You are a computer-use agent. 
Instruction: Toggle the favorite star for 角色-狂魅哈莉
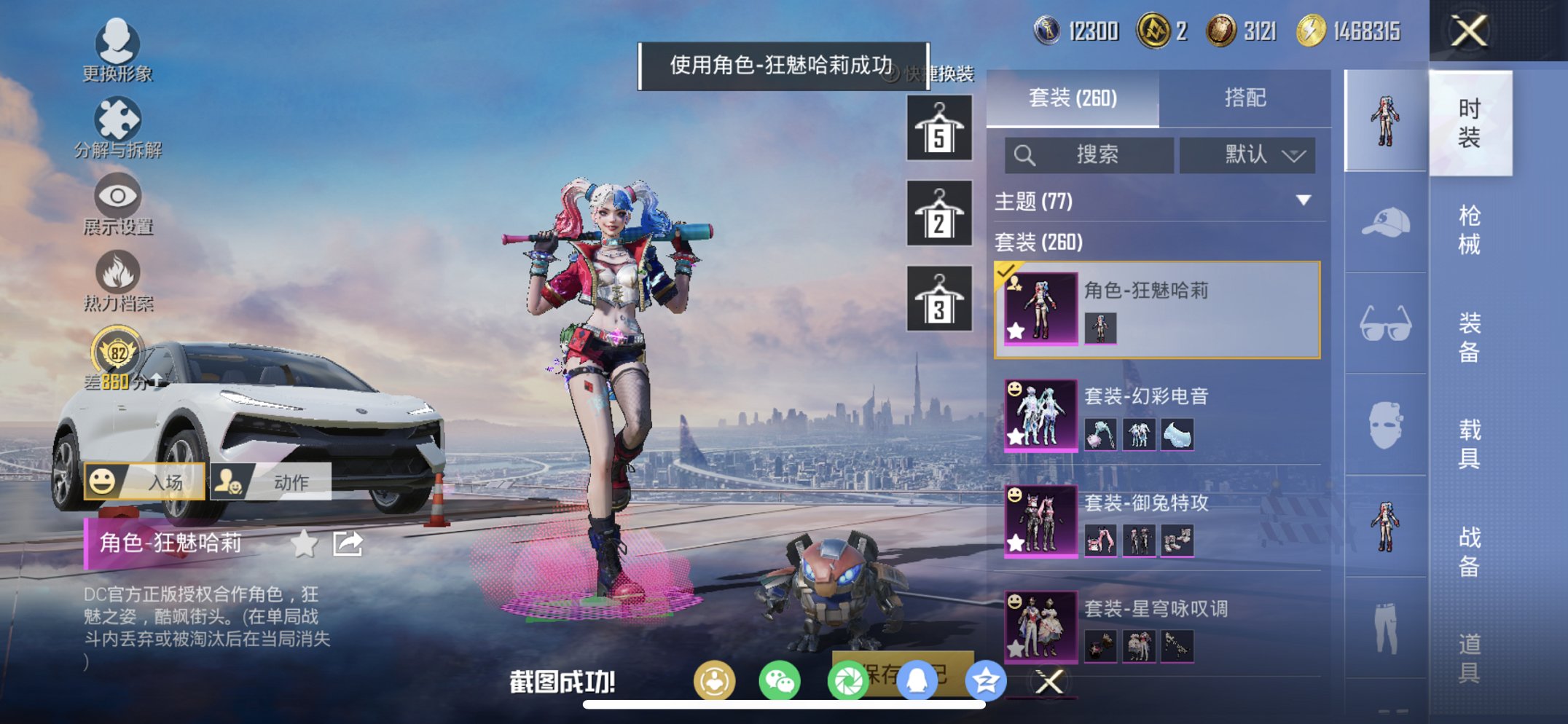pyautogui.click(x=305, y=543)
